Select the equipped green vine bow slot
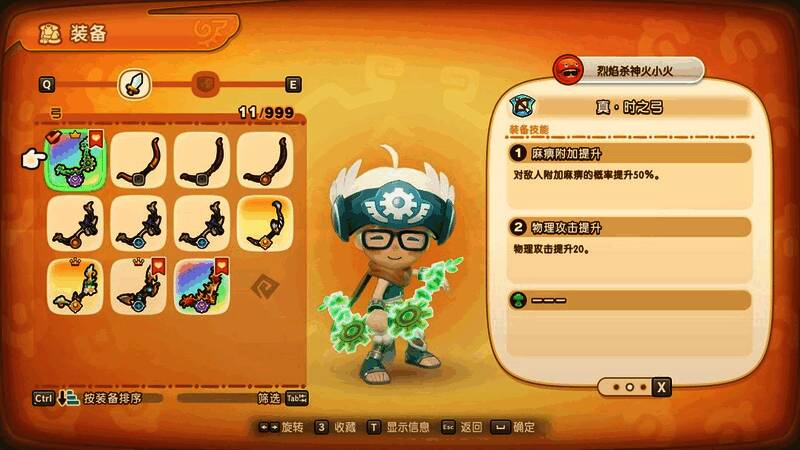Screen dimensions: 800x450 pos(75,160)
